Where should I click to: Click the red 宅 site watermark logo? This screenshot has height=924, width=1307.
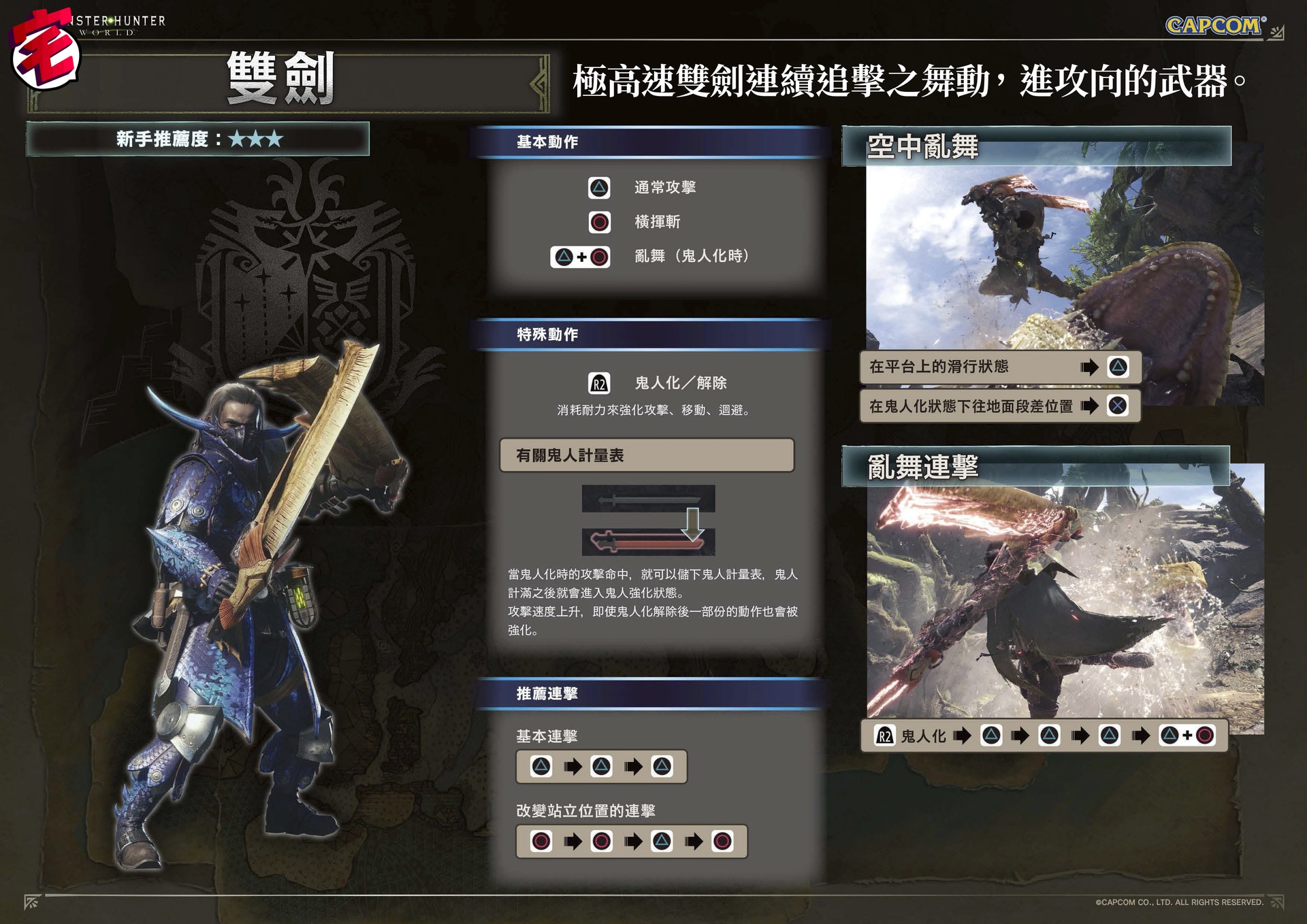click(x=46, y=51)
